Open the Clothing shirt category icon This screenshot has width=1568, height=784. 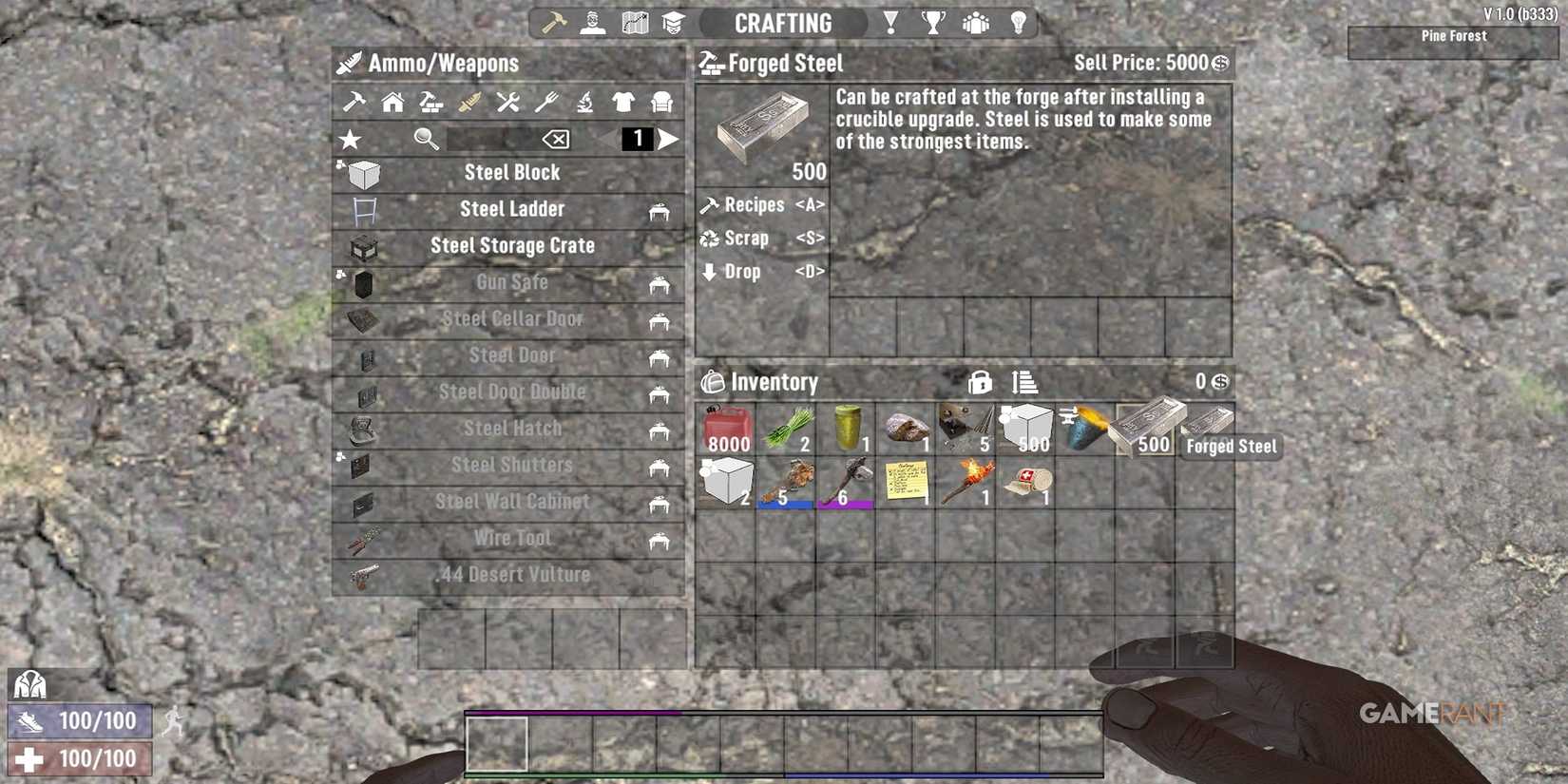coord(624,105)
